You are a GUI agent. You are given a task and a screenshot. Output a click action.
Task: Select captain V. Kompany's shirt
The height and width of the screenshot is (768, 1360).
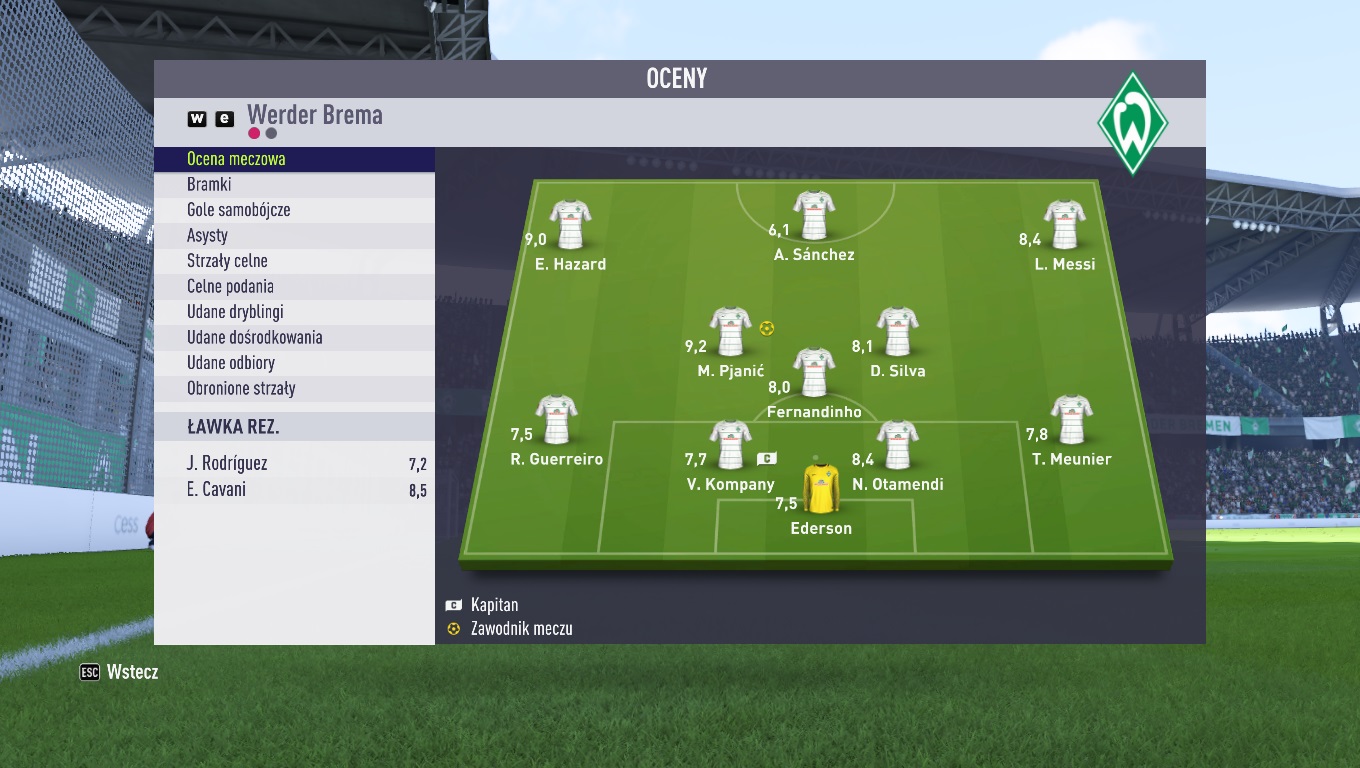(730, 446)
